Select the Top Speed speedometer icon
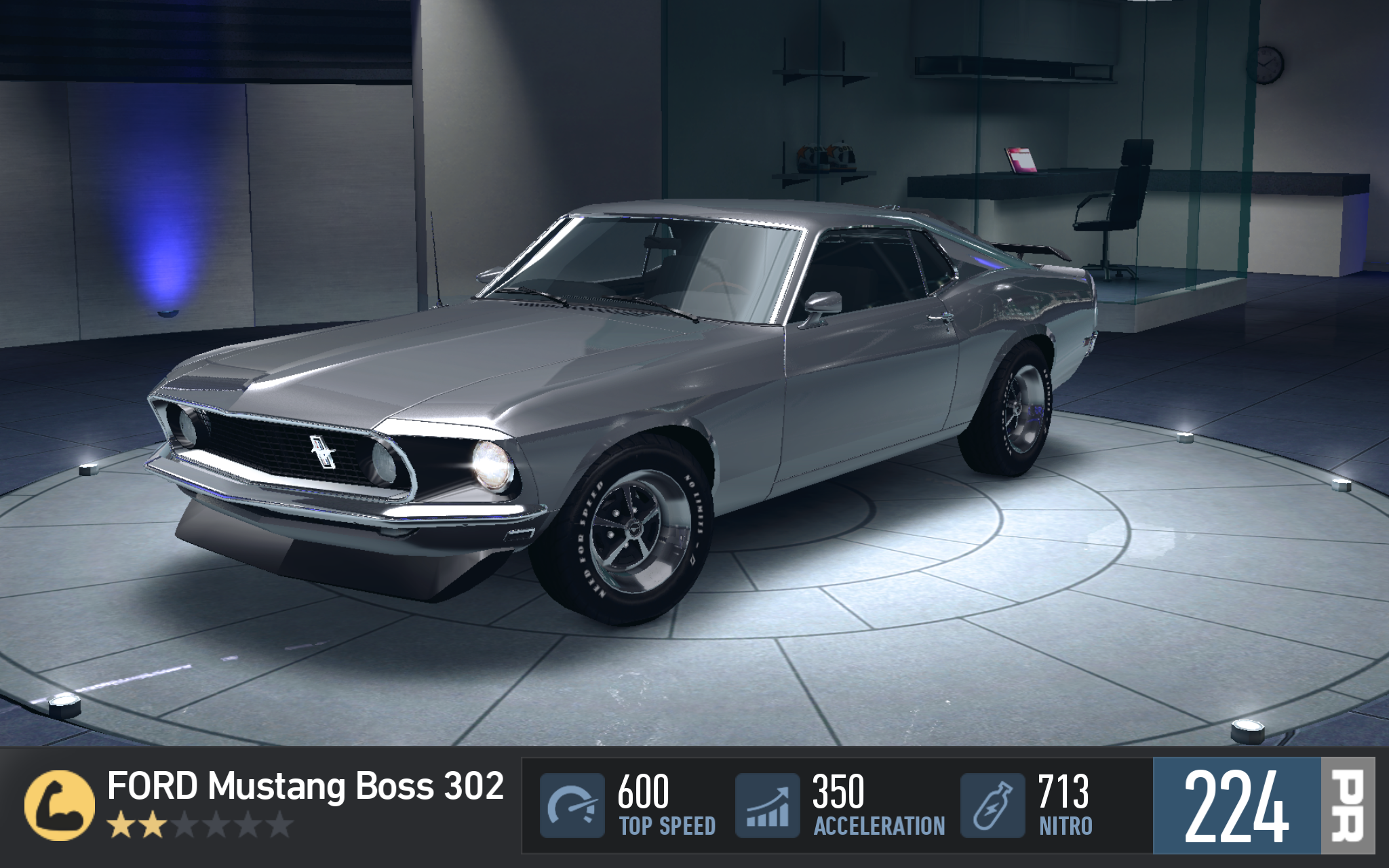Image resolution: width=1389 pixels, height=868 pixels. pos(572,806)
